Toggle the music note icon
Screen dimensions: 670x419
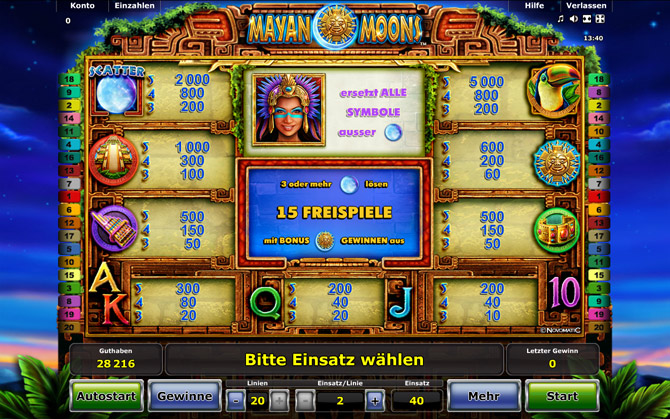pyautogui.click(x=561, y=19)
